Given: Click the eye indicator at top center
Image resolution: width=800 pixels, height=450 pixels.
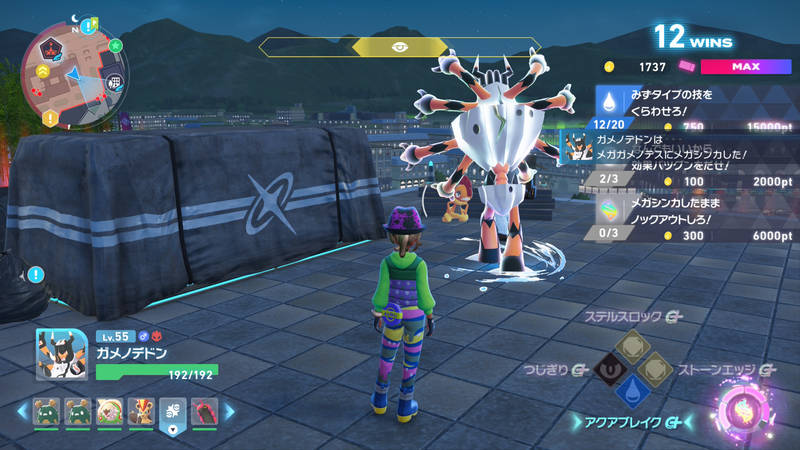Looking at the screenshot, I should click(399, 47).
